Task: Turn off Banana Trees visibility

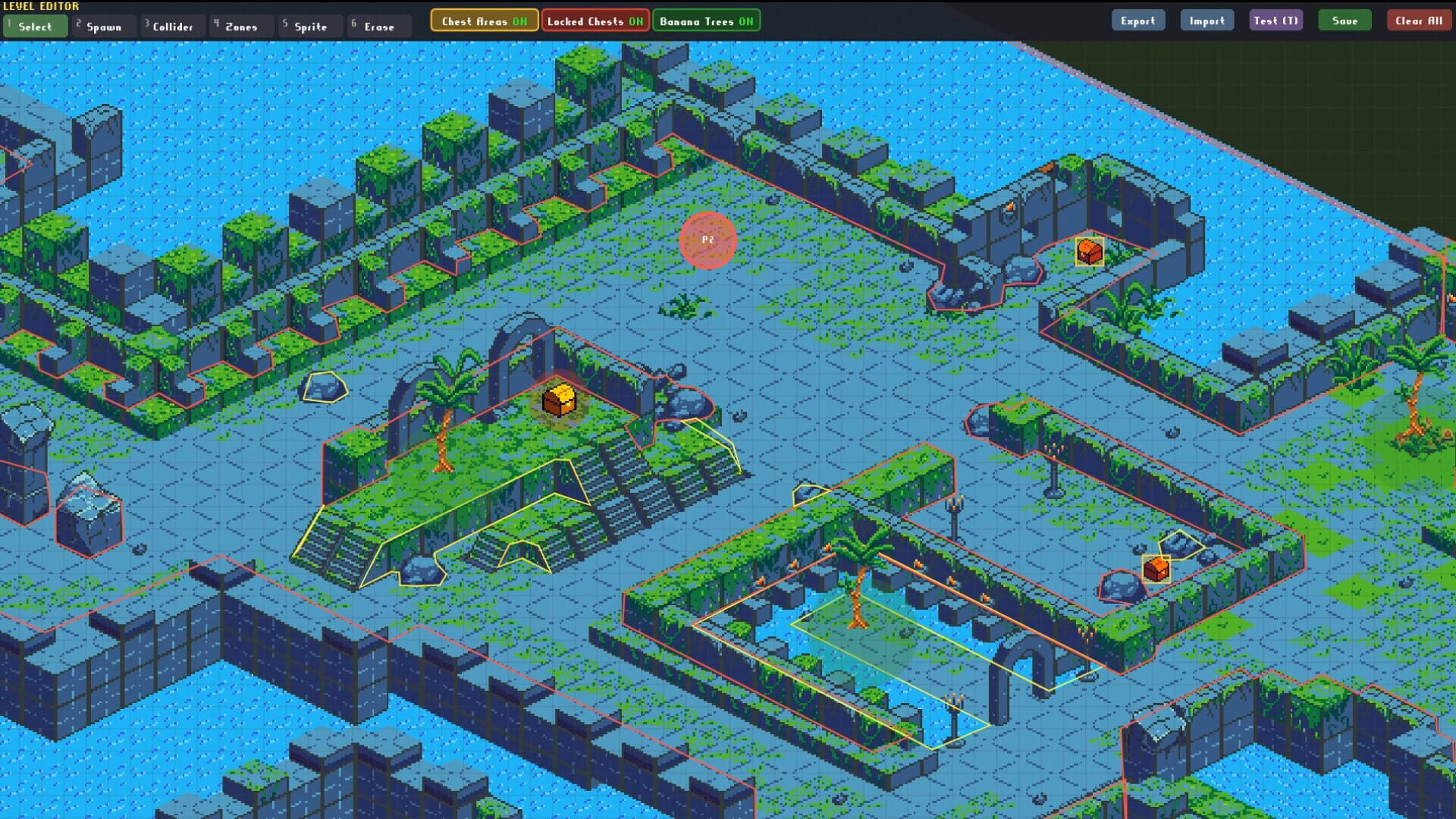Action: pos(706,20)
